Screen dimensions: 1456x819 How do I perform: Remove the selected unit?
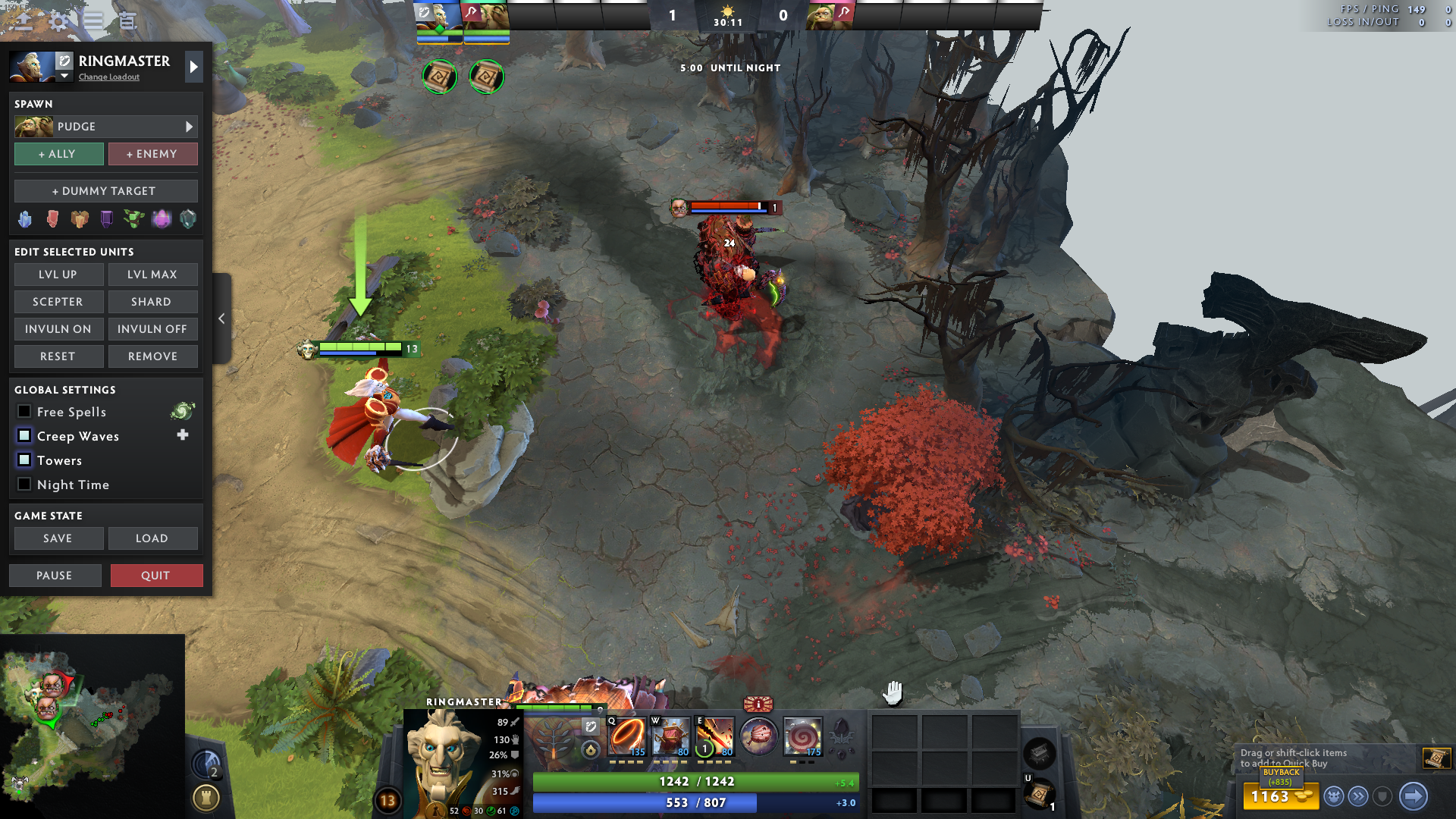click(152, 356)
